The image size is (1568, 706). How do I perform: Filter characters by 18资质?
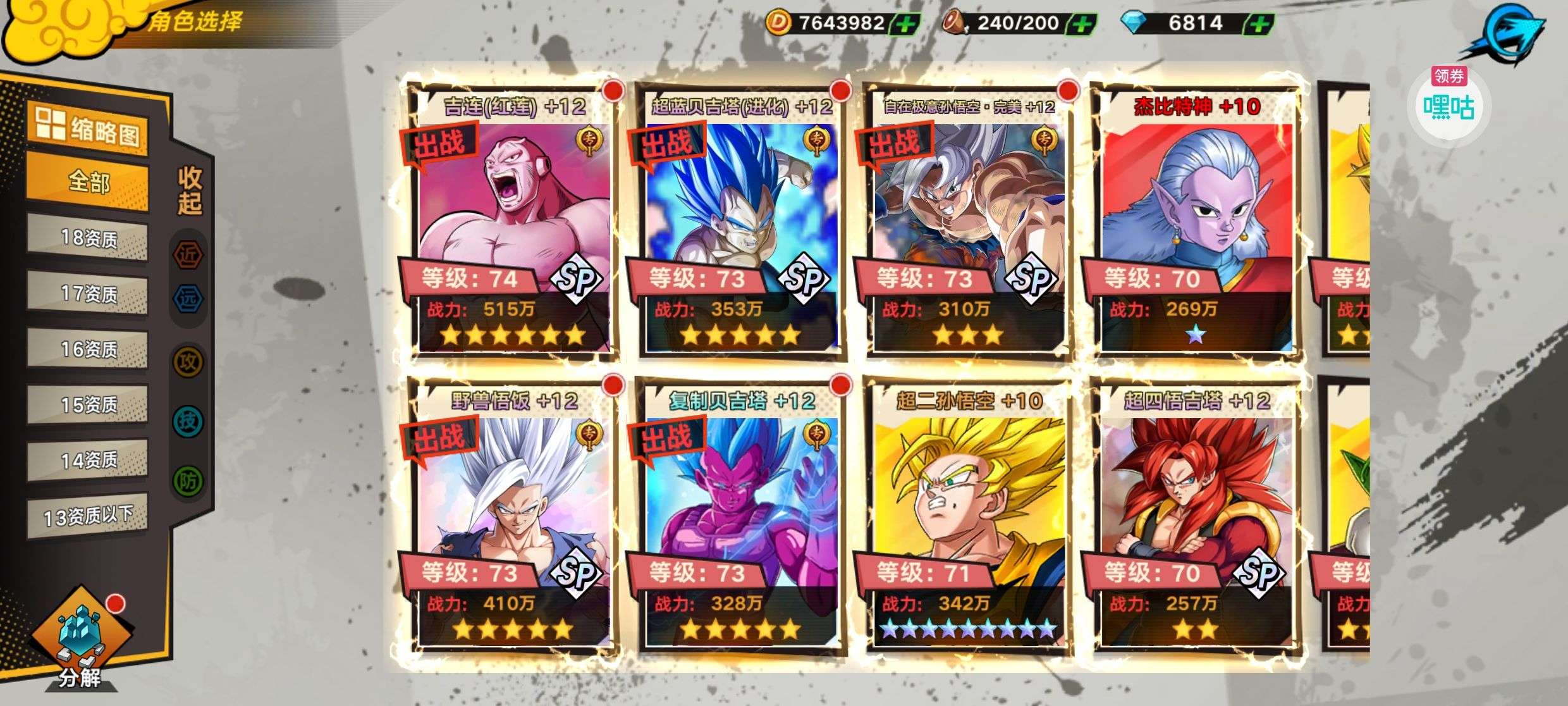89,238
